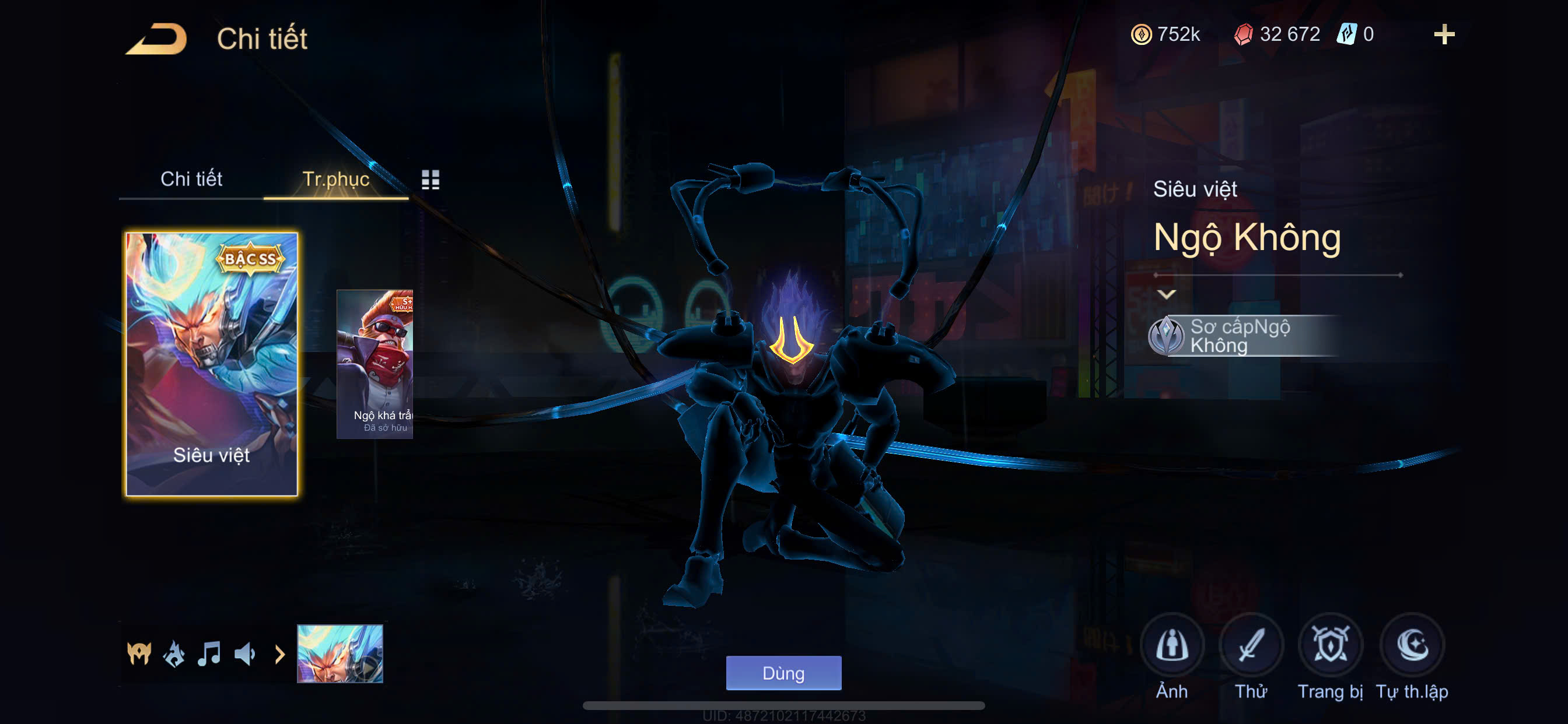Viewport: 1568px width, 724px height.
Task: Tap the horned mask feature icon
Action: point(139,654)
